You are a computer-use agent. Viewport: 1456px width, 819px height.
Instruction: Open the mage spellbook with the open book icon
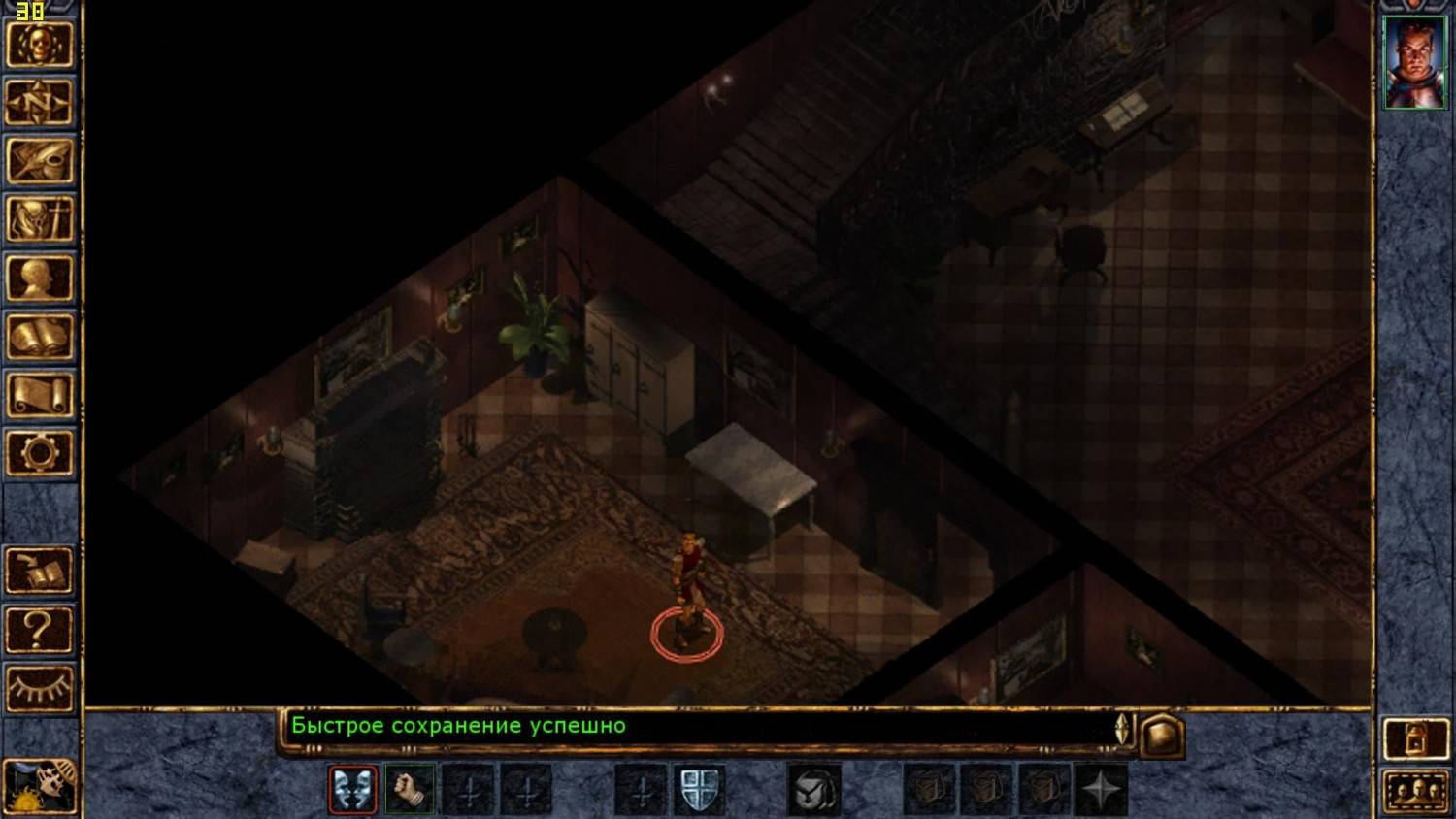pyautogui.click(x=40, y=337)
